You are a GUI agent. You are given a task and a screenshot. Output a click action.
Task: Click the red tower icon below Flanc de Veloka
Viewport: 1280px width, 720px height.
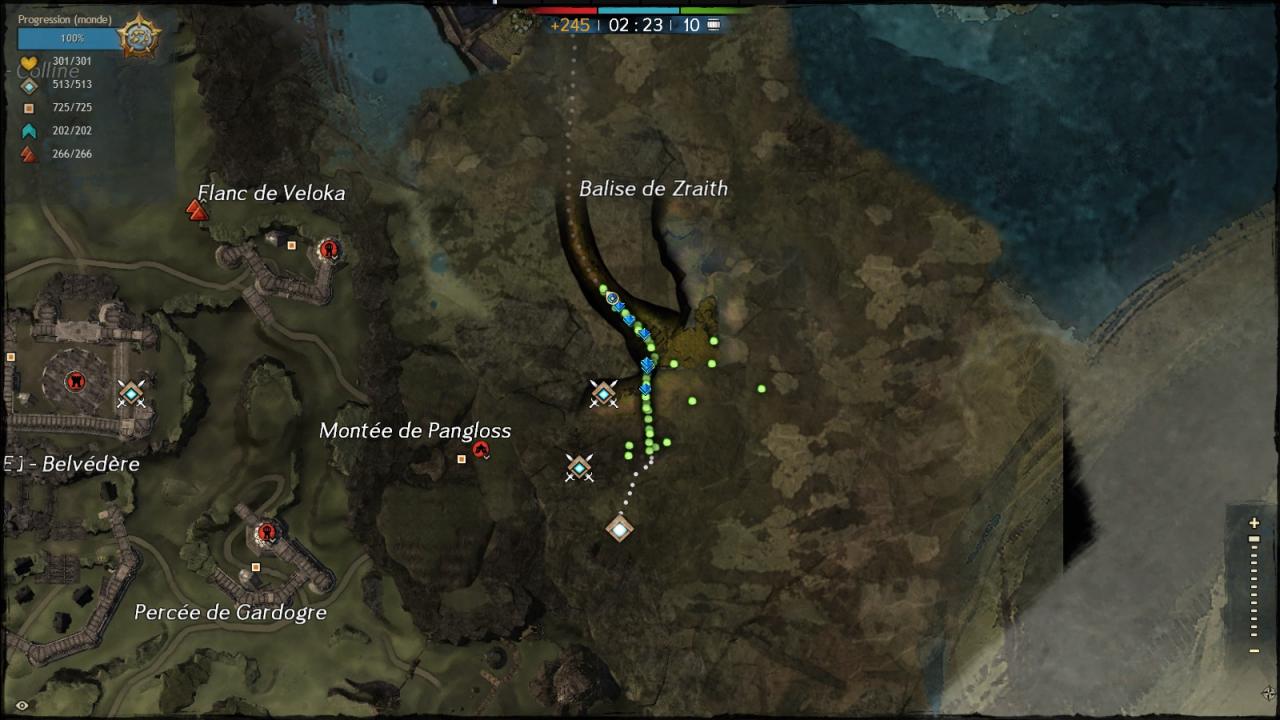327,249
